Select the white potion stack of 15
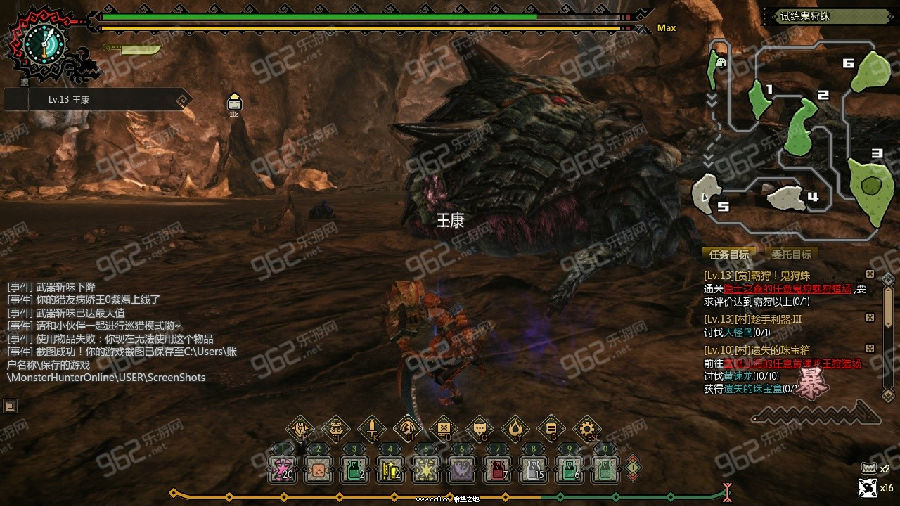The width and height of the screenshot is (900, 506). pyautogui.click(x=533, y=467)
